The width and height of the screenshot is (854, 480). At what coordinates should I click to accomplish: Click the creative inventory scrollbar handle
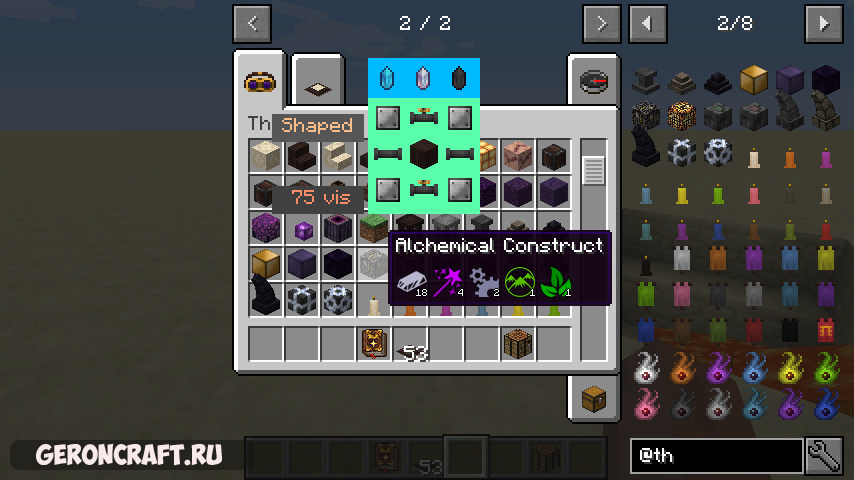[593, 171]
